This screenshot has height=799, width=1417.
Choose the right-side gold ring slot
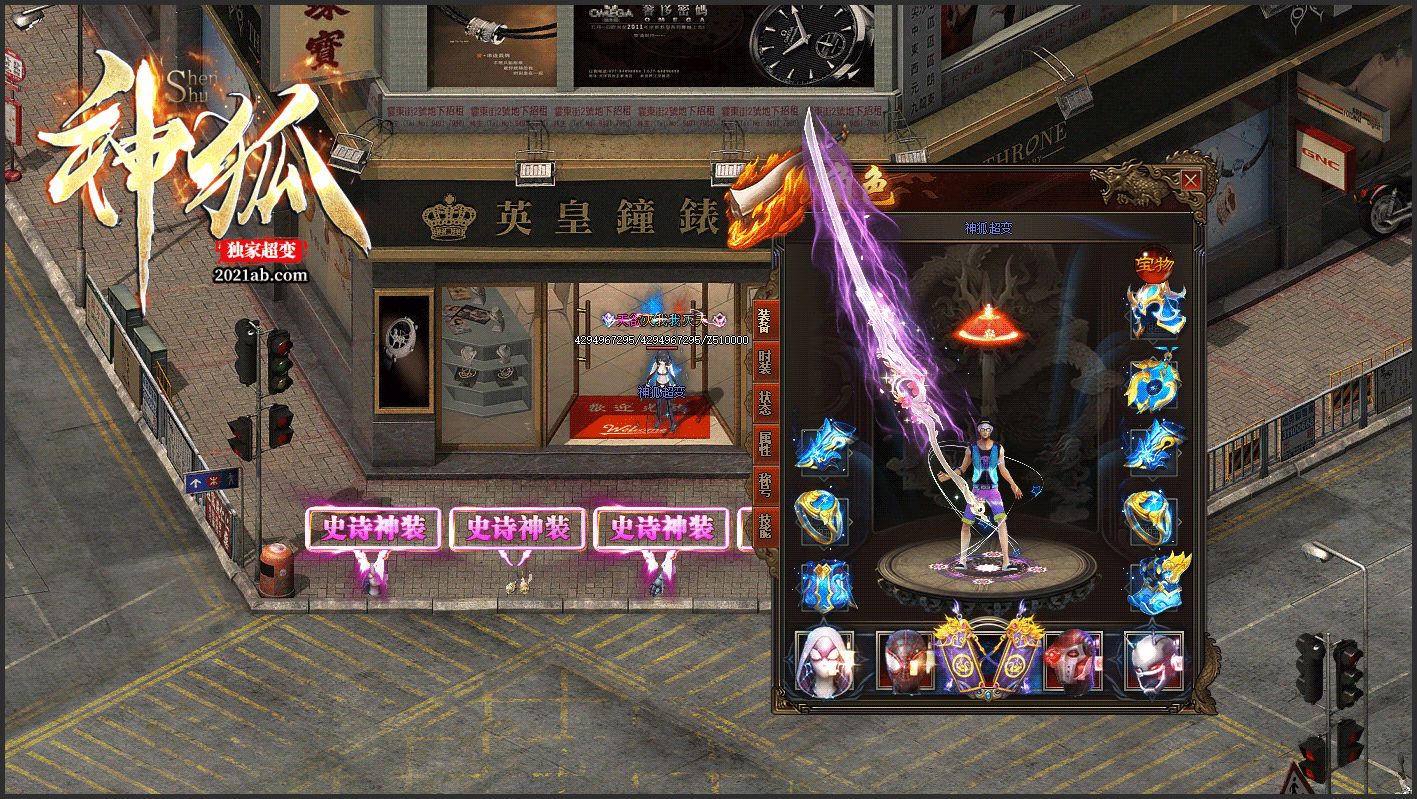1154,516
